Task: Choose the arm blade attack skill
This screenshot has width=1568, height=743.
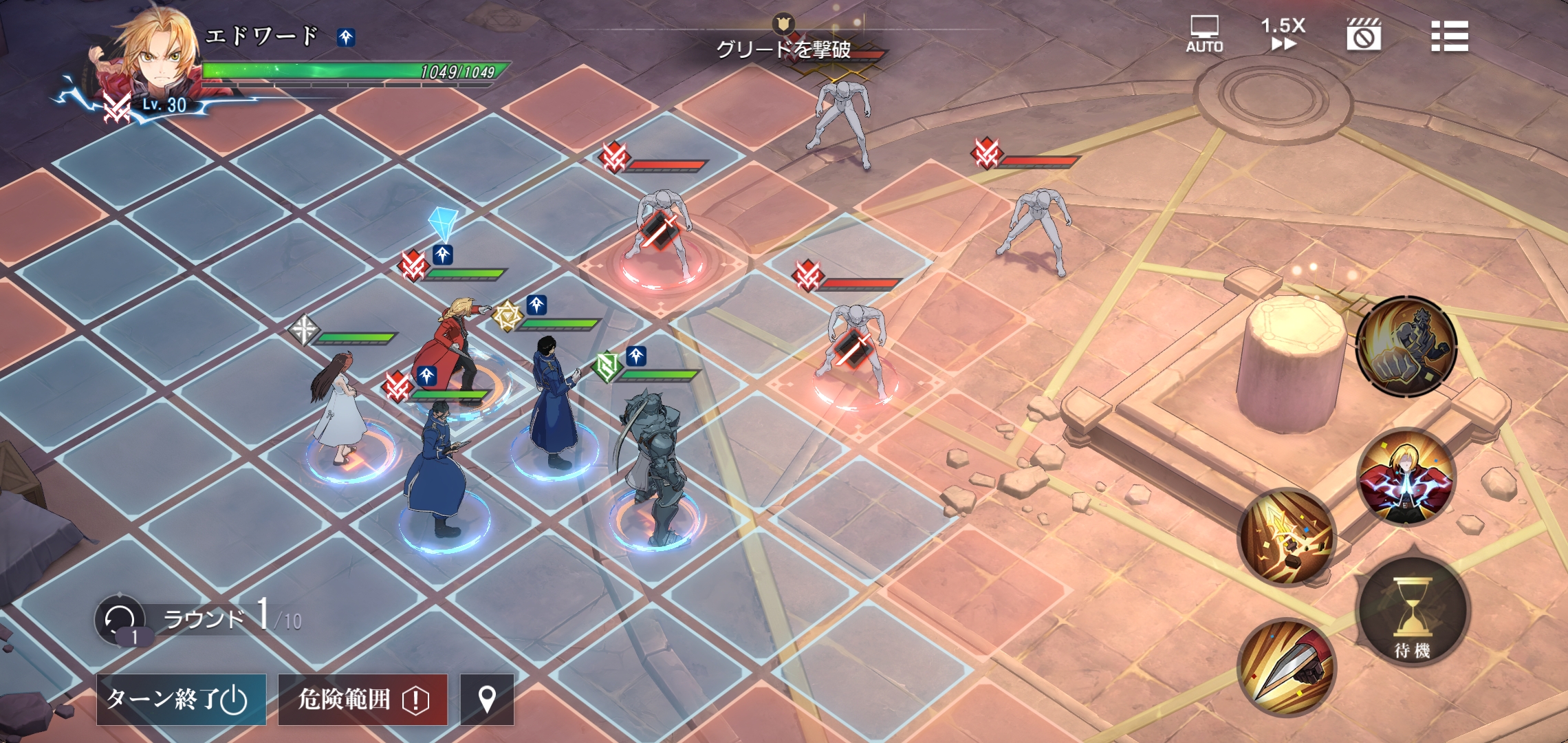Action: point(1286,667)
